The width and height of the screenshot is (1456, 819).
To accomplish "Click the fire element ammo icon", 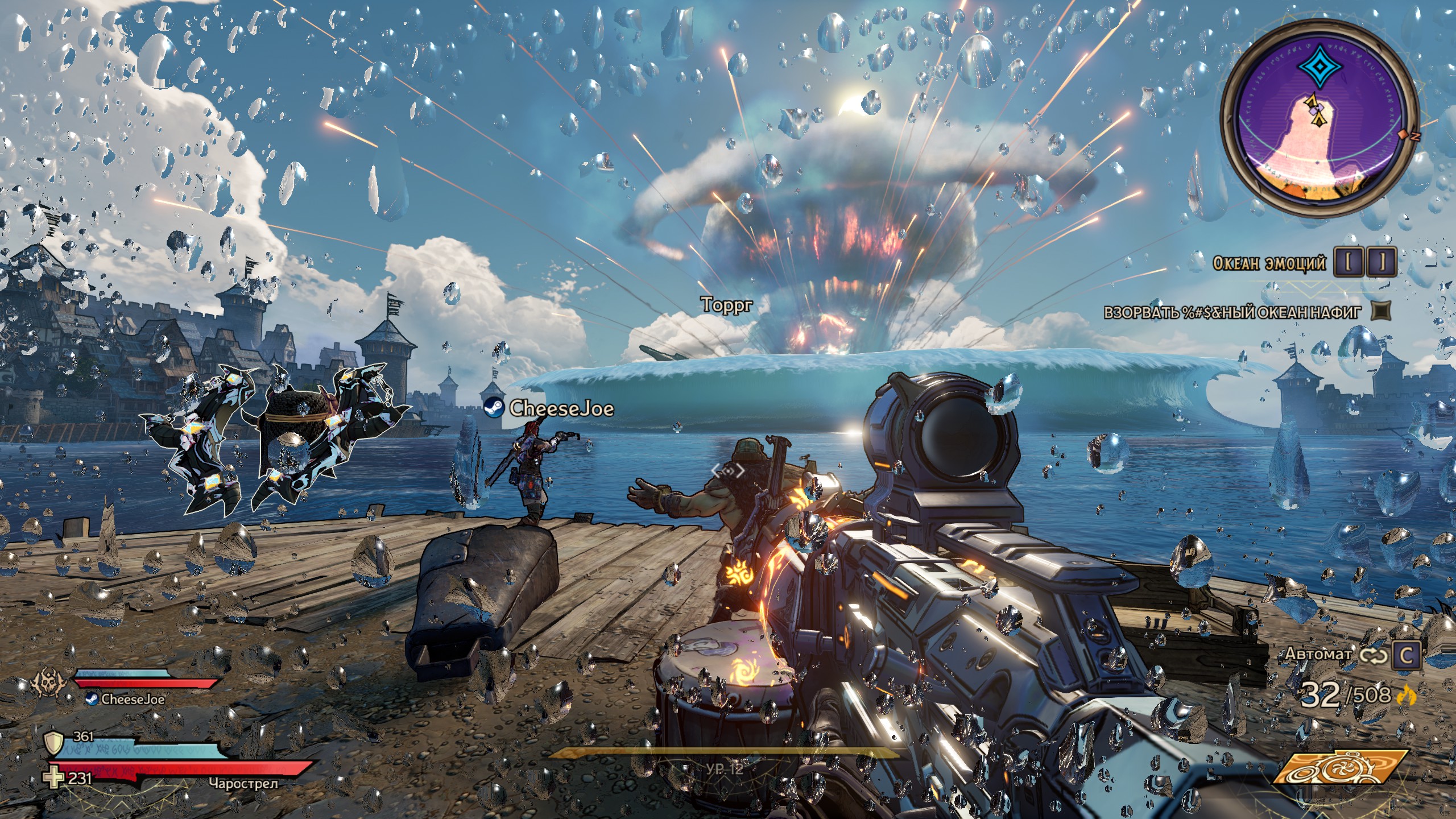I will 1405,695.
